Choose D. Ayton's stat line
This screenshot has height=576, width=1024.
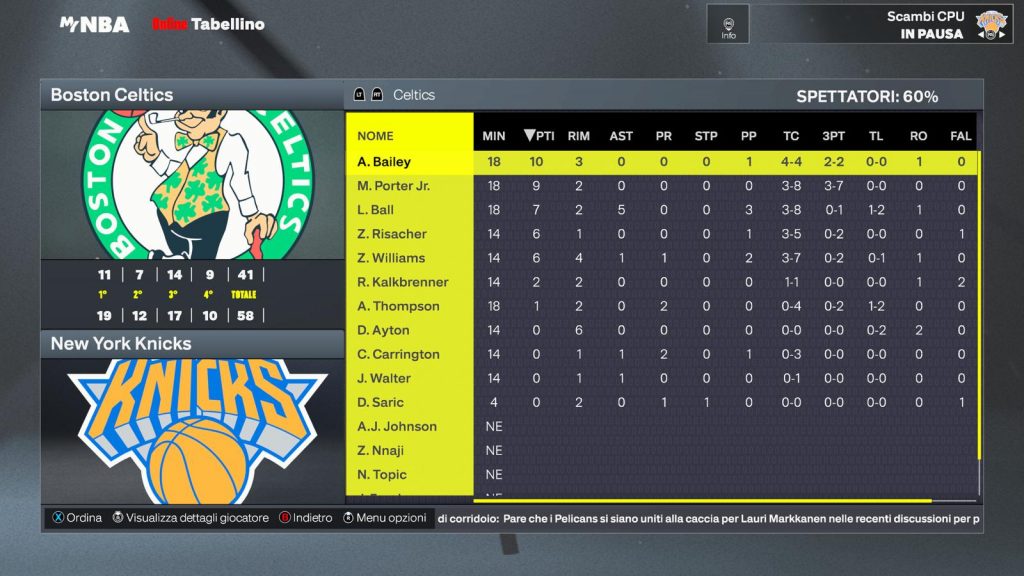pyautogui.click(x=383, y=330)
